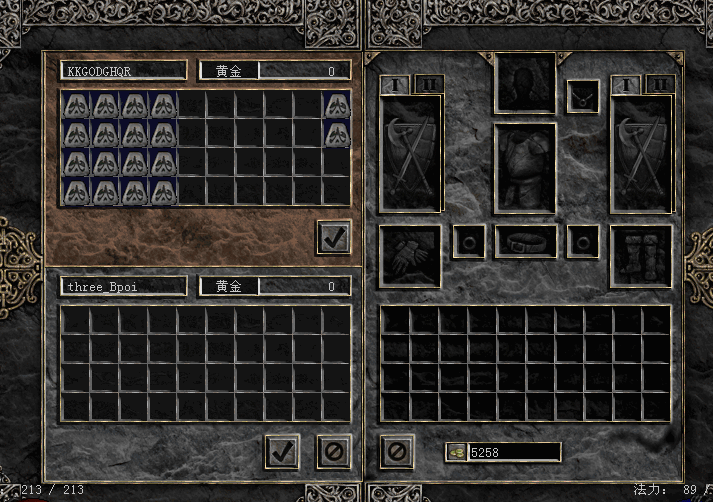Close the inventory panel with its cancel button

click(x=397, y=450)
